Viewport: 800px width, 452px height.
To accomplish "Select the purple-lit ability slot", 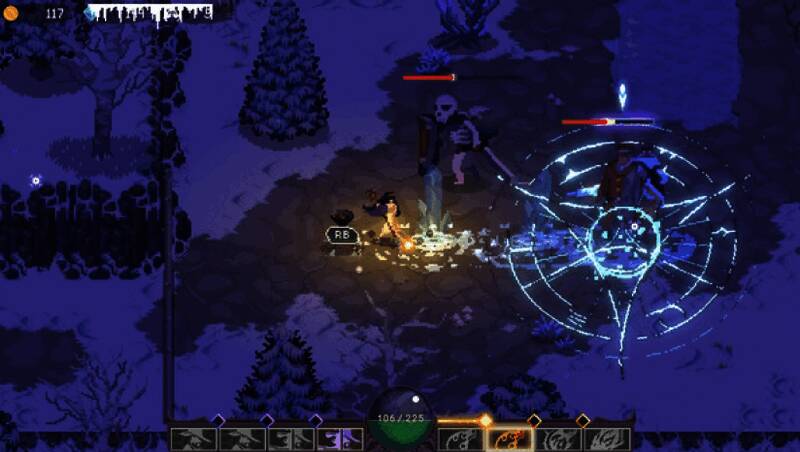I will [340, 439].
